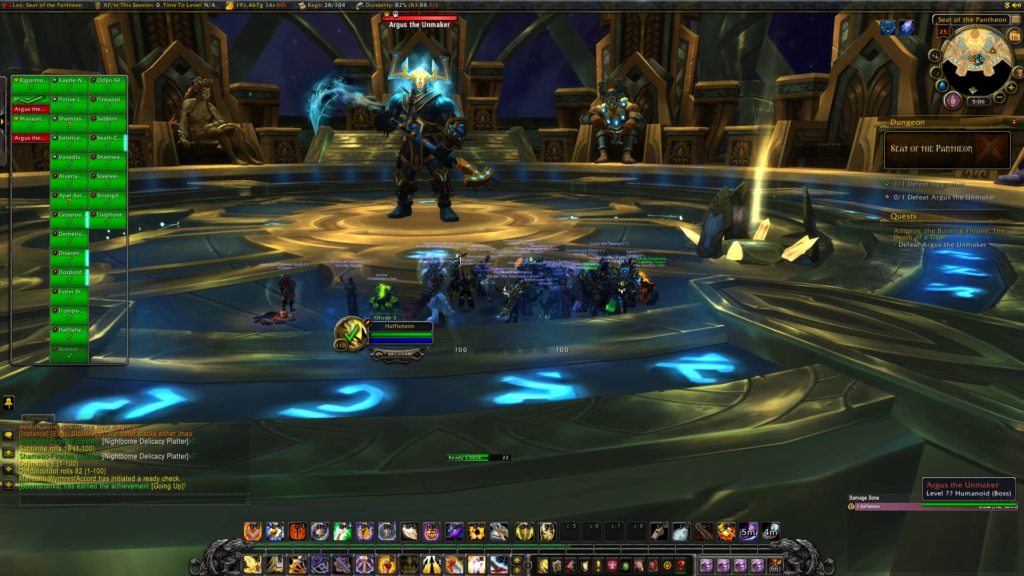Open the main backpack with the 66 count
The image size is (1024, 576).
coord(773,566)
